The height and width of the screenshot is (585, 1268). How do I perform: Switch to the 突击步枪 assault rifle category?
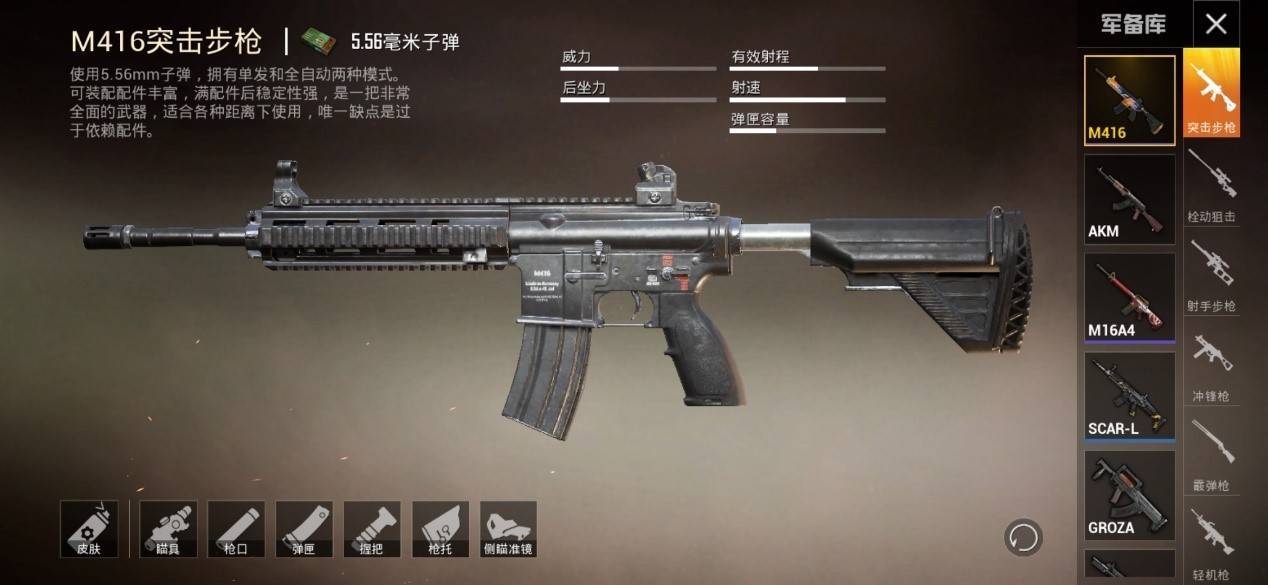coord(1212,93)
